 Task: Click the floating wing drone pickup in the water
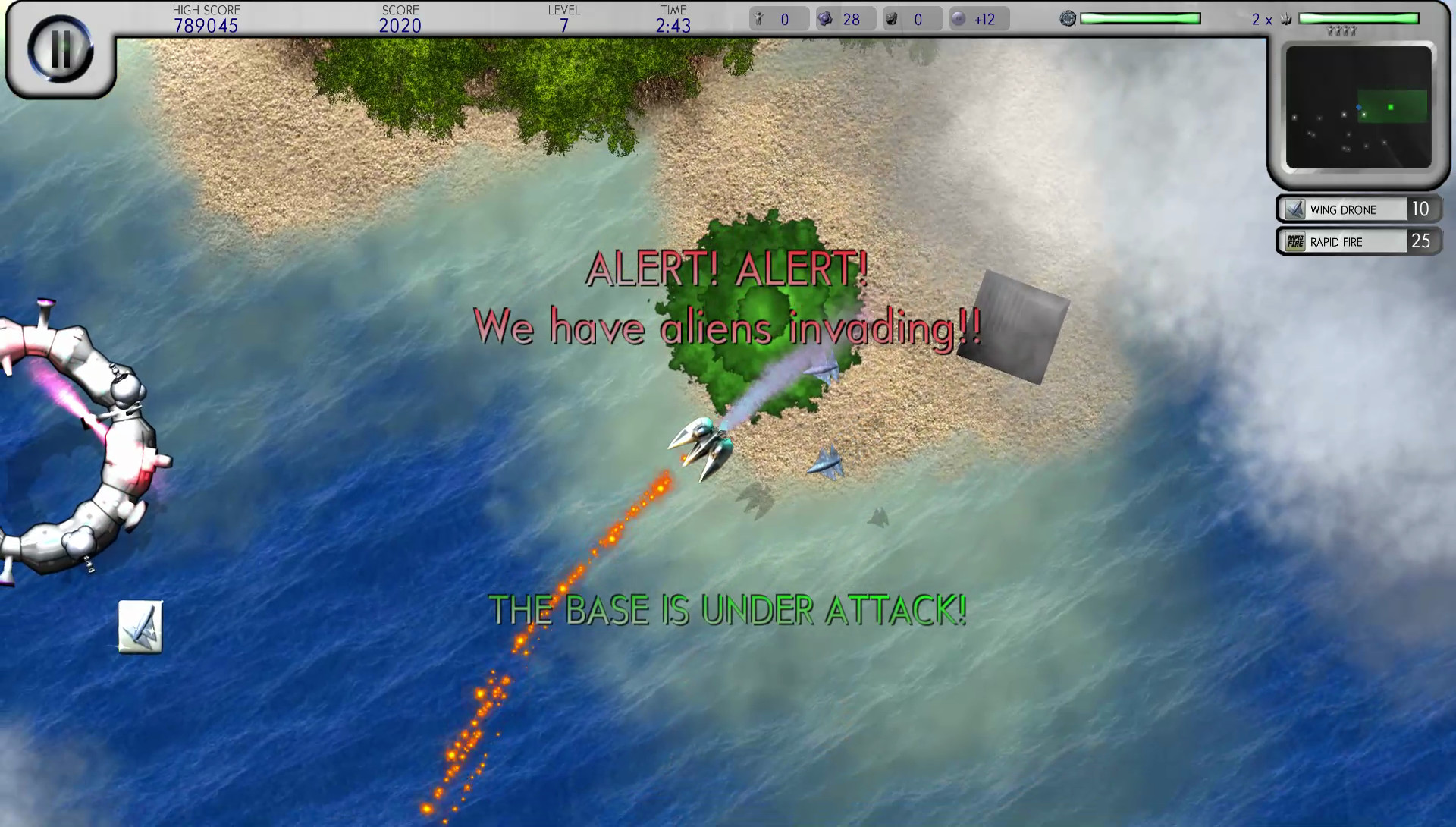pos(143,625)
